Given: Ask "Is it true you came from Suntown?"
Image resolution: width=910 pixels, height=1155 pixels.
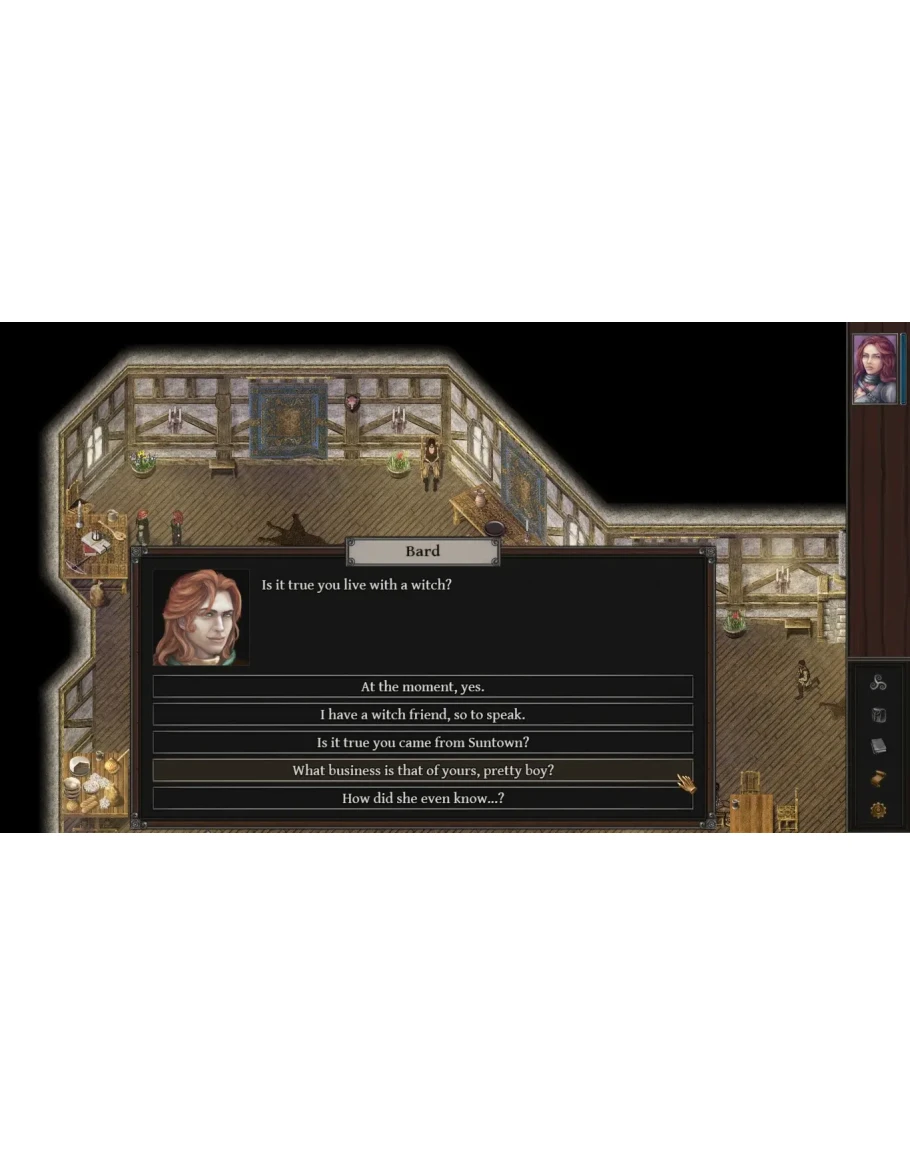Looking at the screenshot, I should [x=422, y=743].
